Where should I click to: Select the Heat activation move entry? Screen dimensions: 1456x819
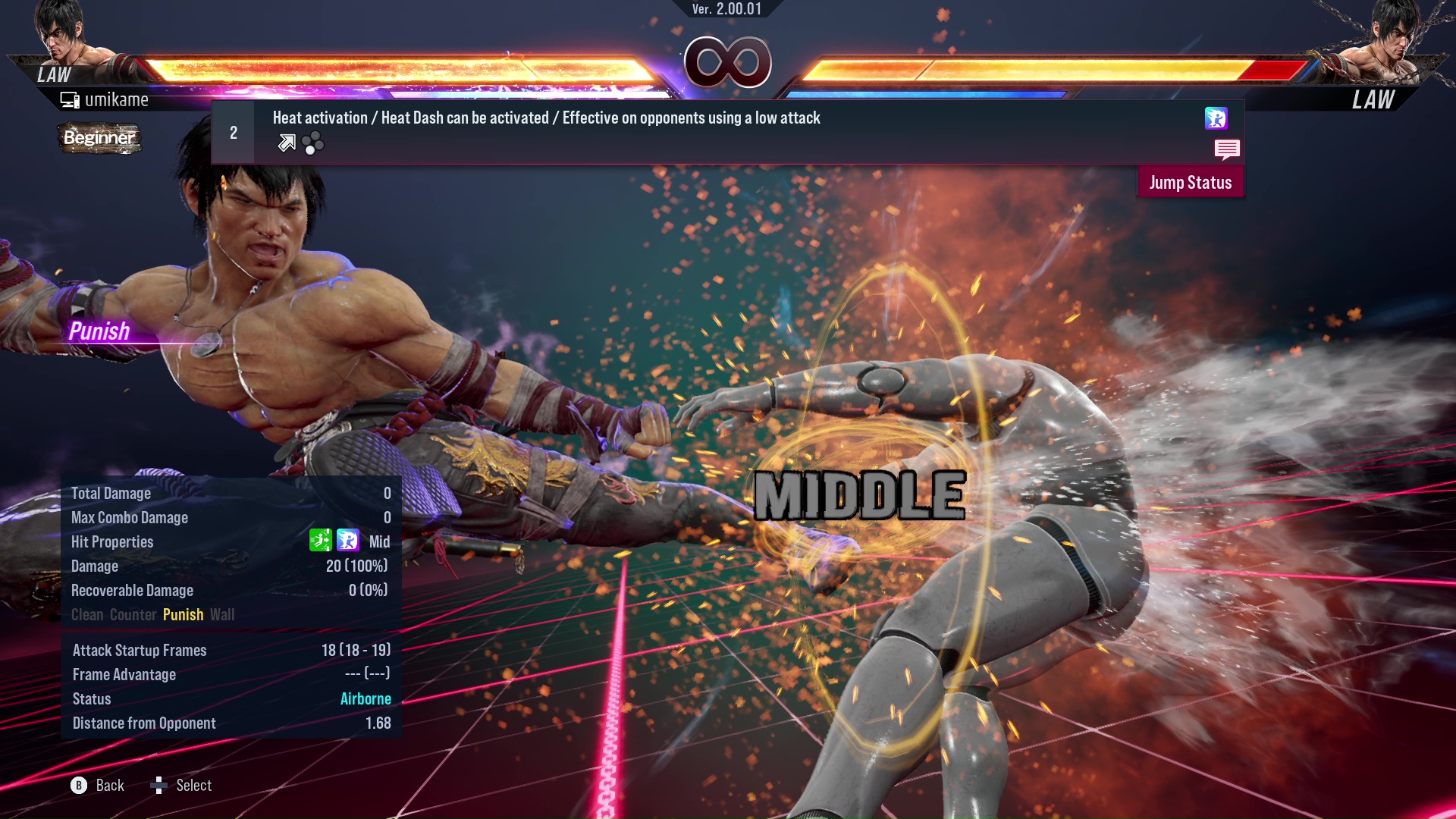(x=546, y=118)
